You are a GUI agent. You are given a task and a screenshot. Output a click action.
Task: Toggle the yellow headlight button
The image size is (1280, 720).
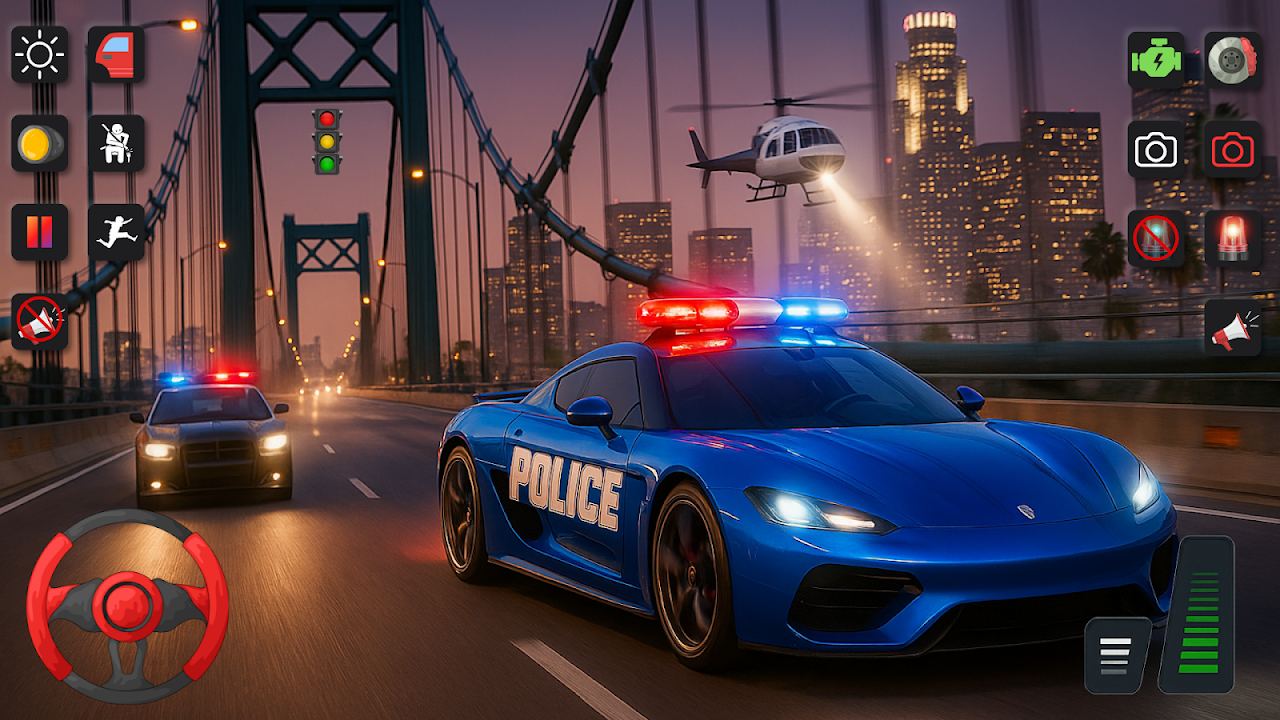[40, 143]
